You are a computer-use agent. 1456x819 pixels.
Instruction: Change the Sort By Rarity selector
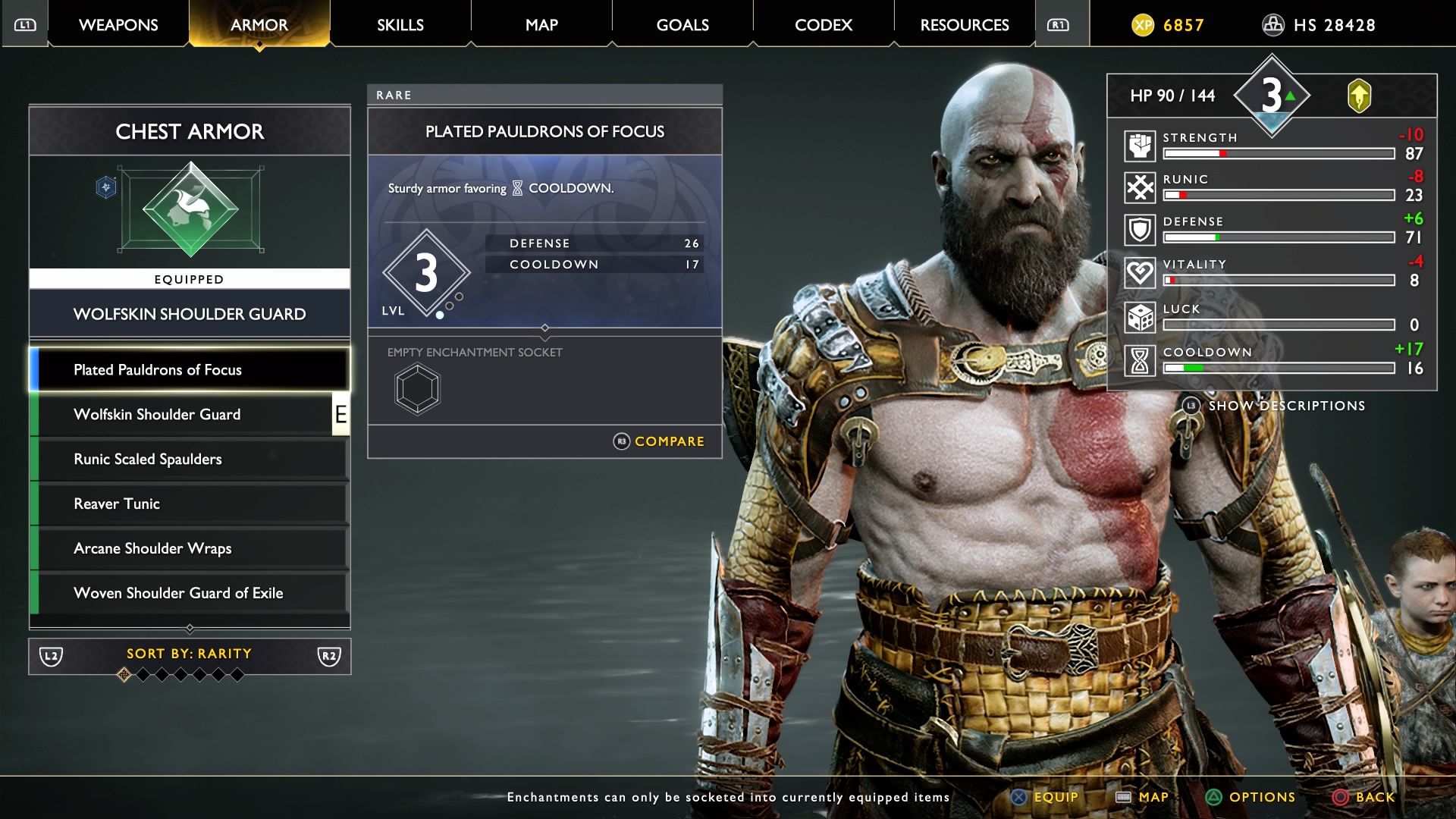(190, 655)
